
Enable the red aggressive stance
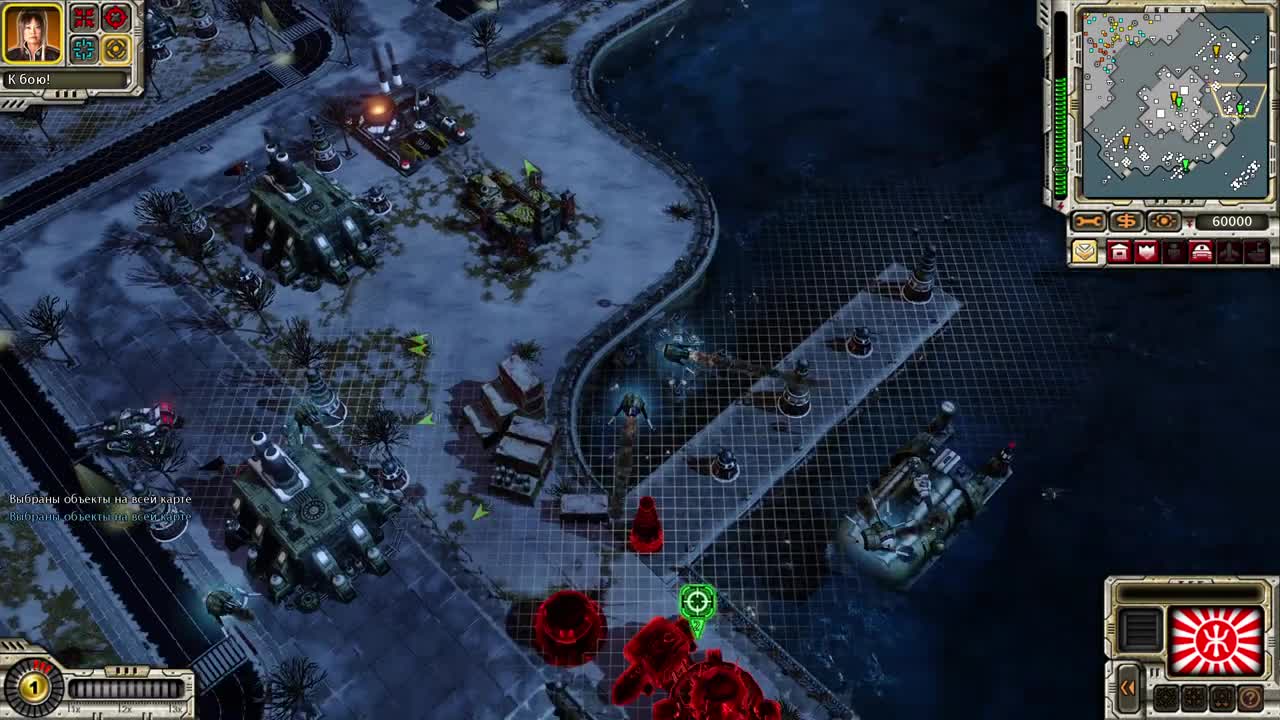point(84,18)
